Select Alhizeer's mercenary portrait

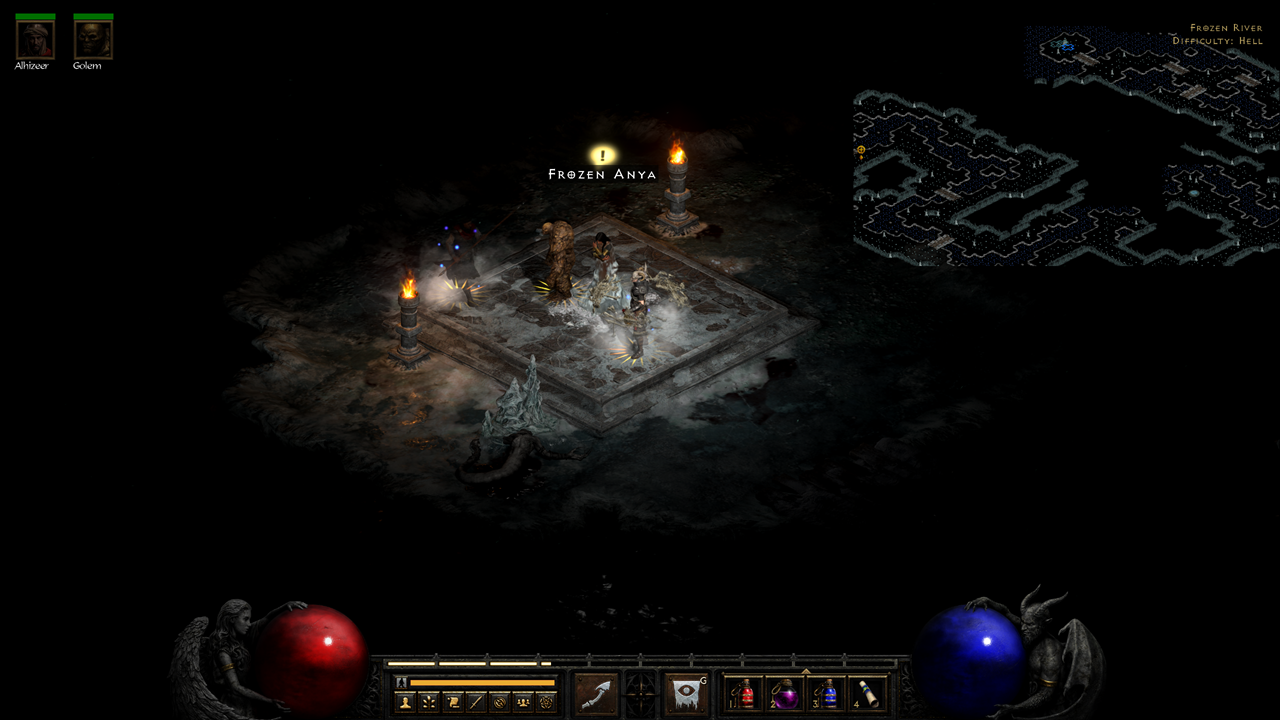click(34, 38)
